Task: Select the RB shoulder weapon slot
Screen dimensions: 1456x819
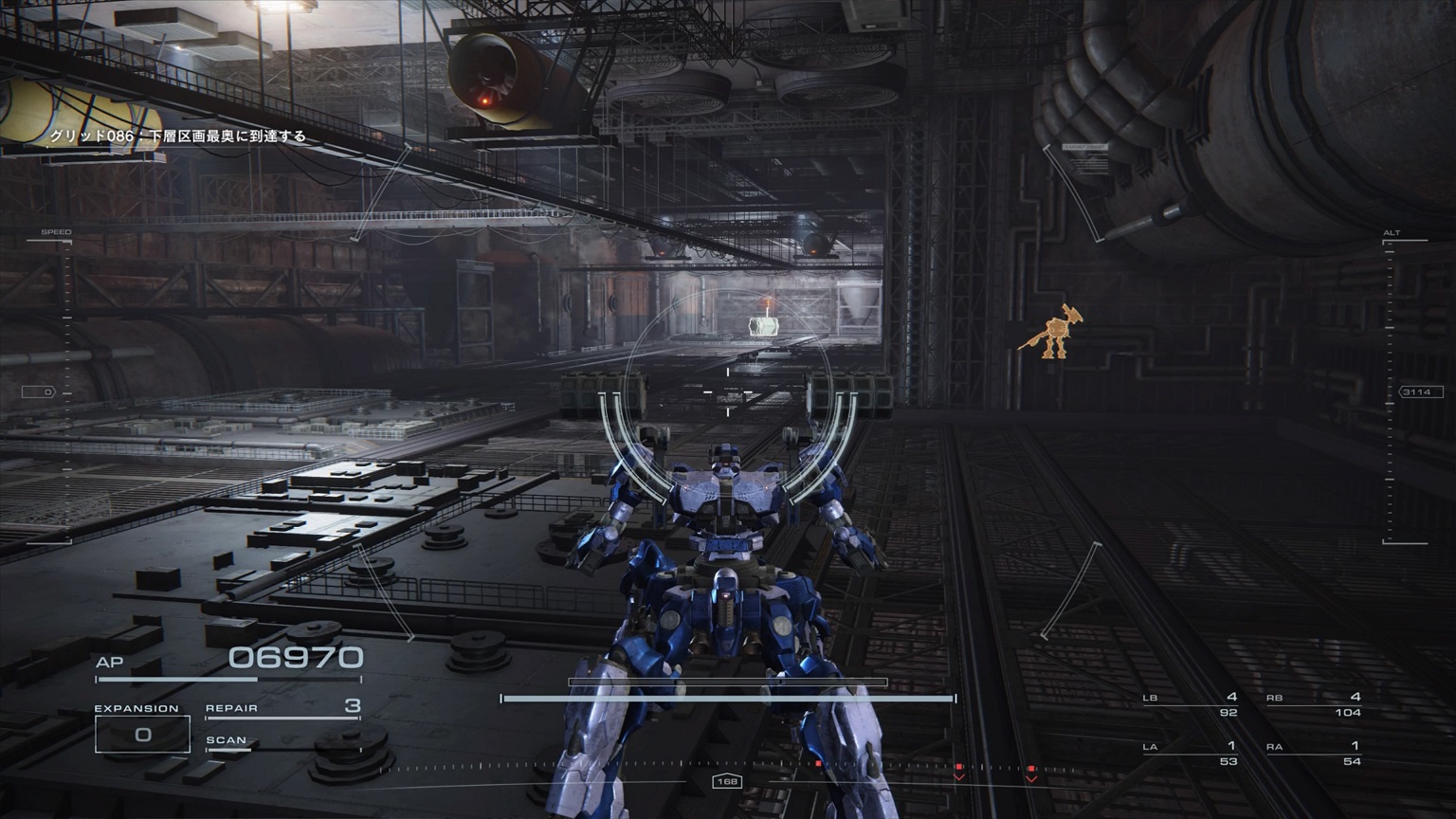Action: (x=1314, y=704)
